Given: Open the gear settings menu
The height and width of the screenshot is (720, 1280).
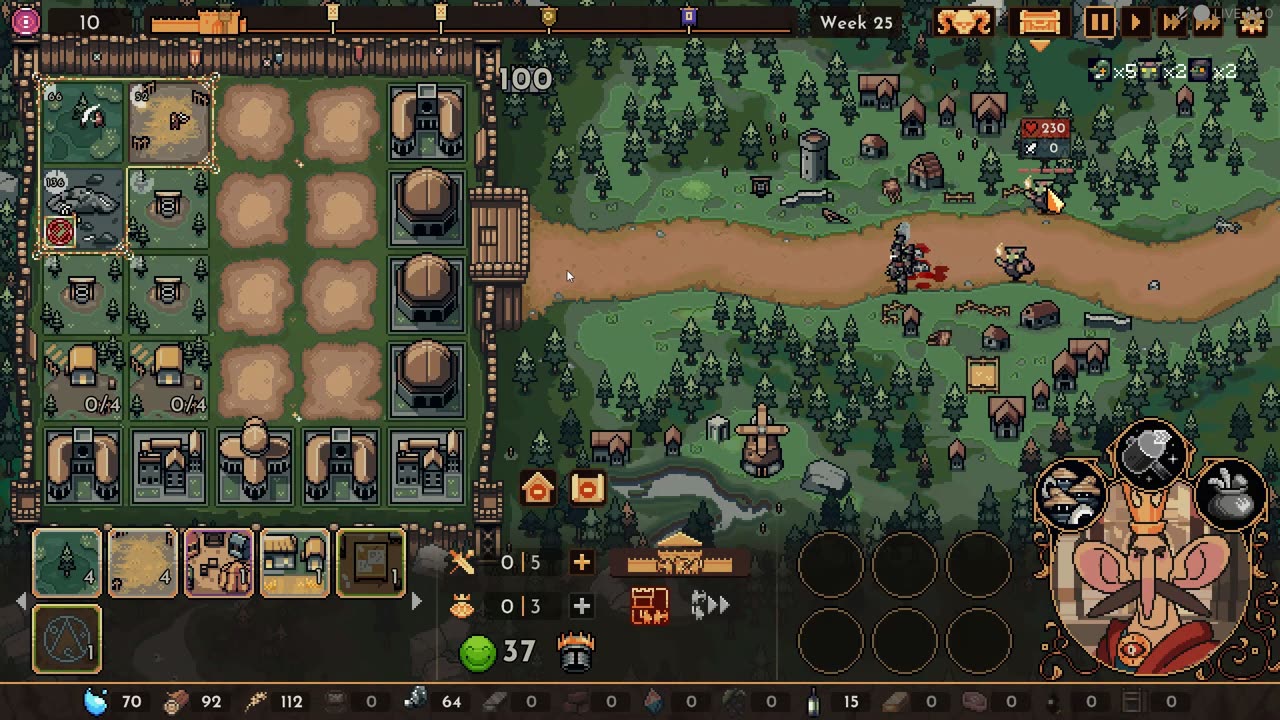Looking at the screenshot, I should tap(1251, 22).
